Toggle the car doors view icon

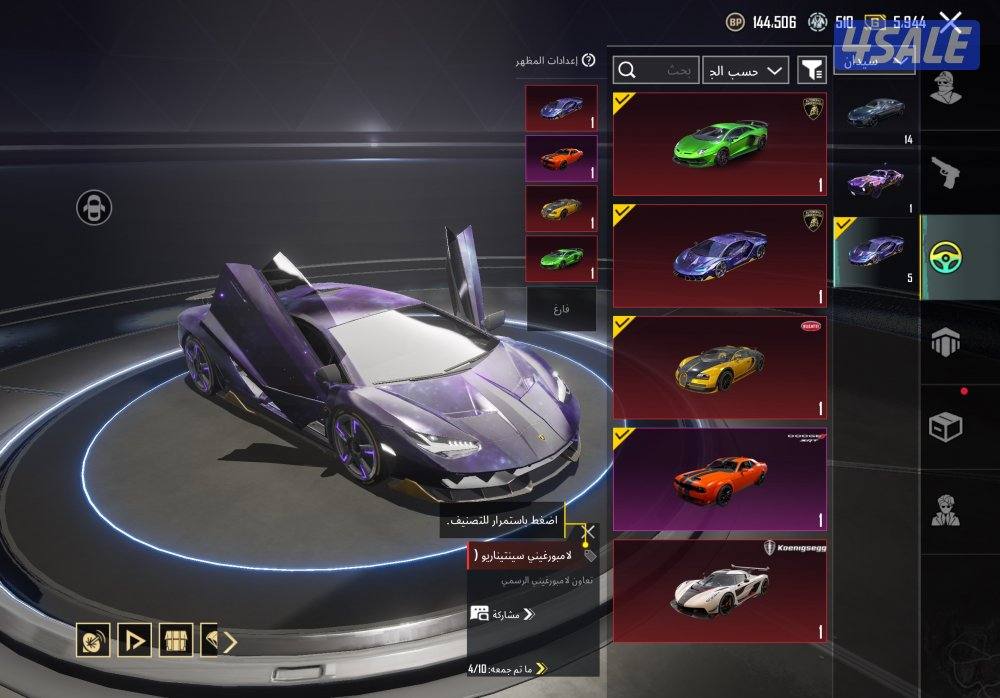point(94,208)
